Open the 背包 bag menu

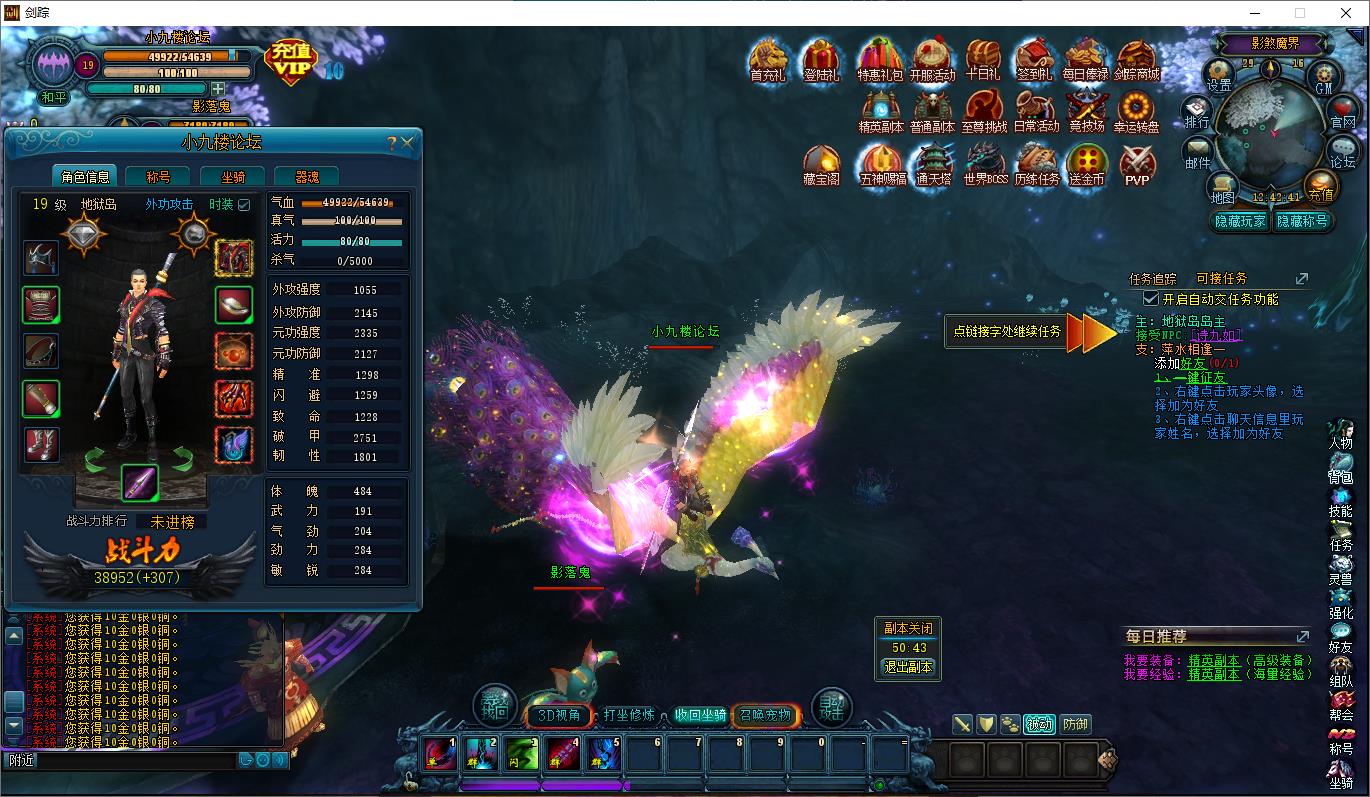click(1340, 469)
